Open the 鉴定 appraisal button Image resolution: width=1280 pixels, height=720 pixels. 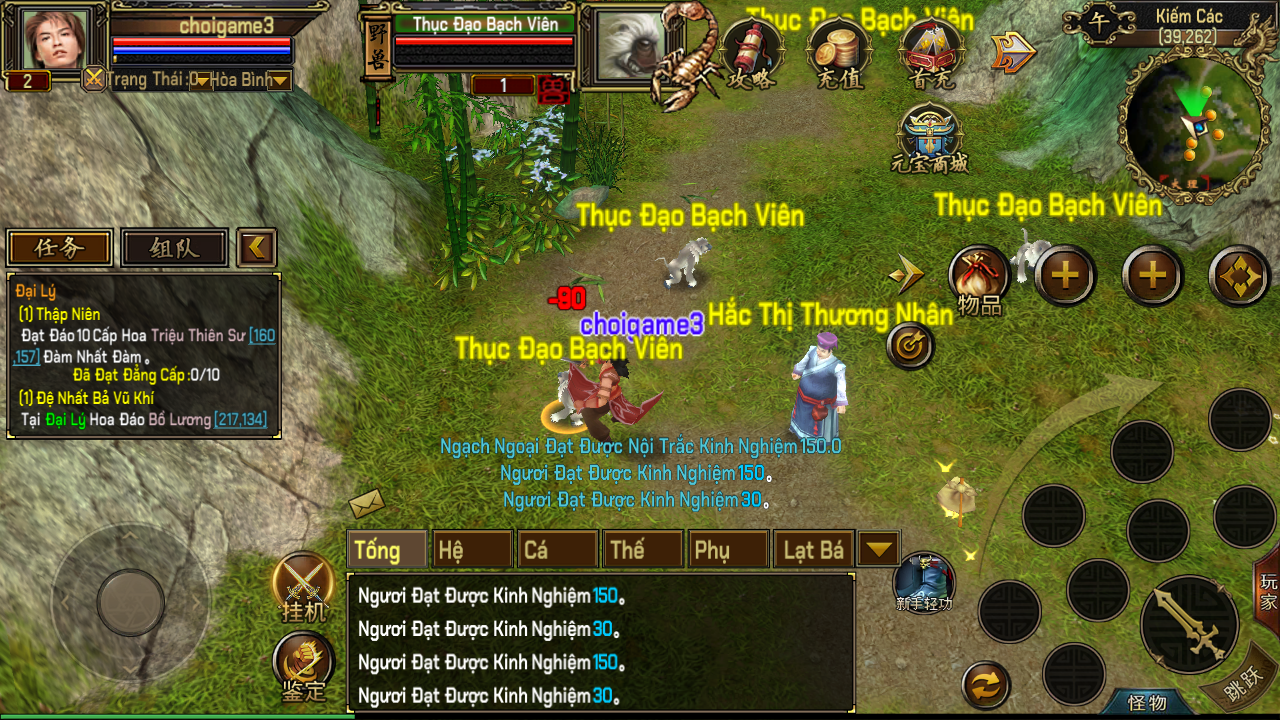303,665
